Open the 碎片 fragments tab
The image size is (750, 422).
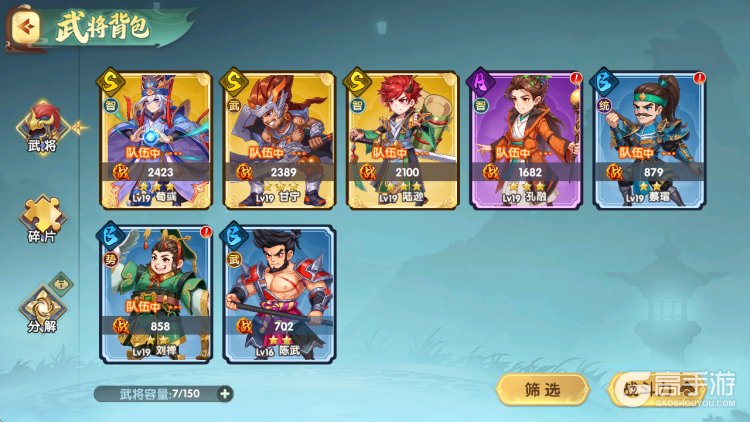click(x=42, y=220)
